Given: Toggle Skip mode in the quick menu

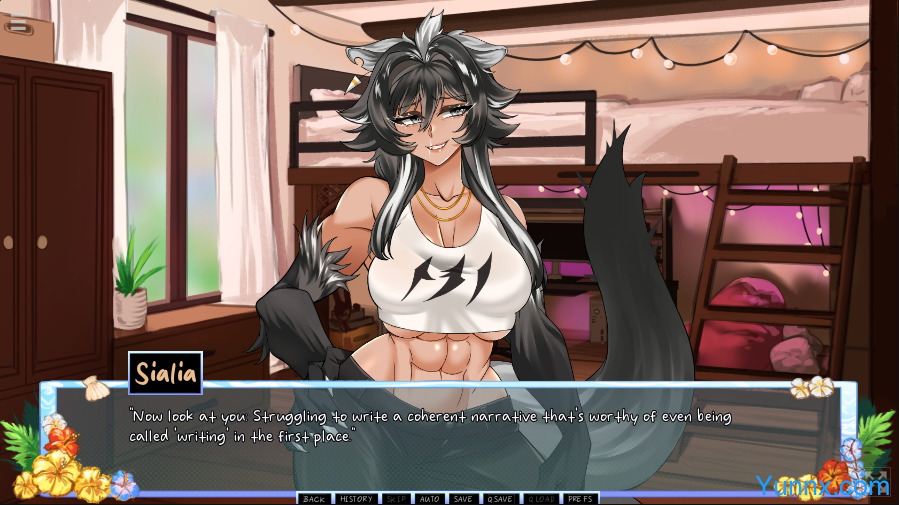Looking at the screenshot, I should click(396, 498).
